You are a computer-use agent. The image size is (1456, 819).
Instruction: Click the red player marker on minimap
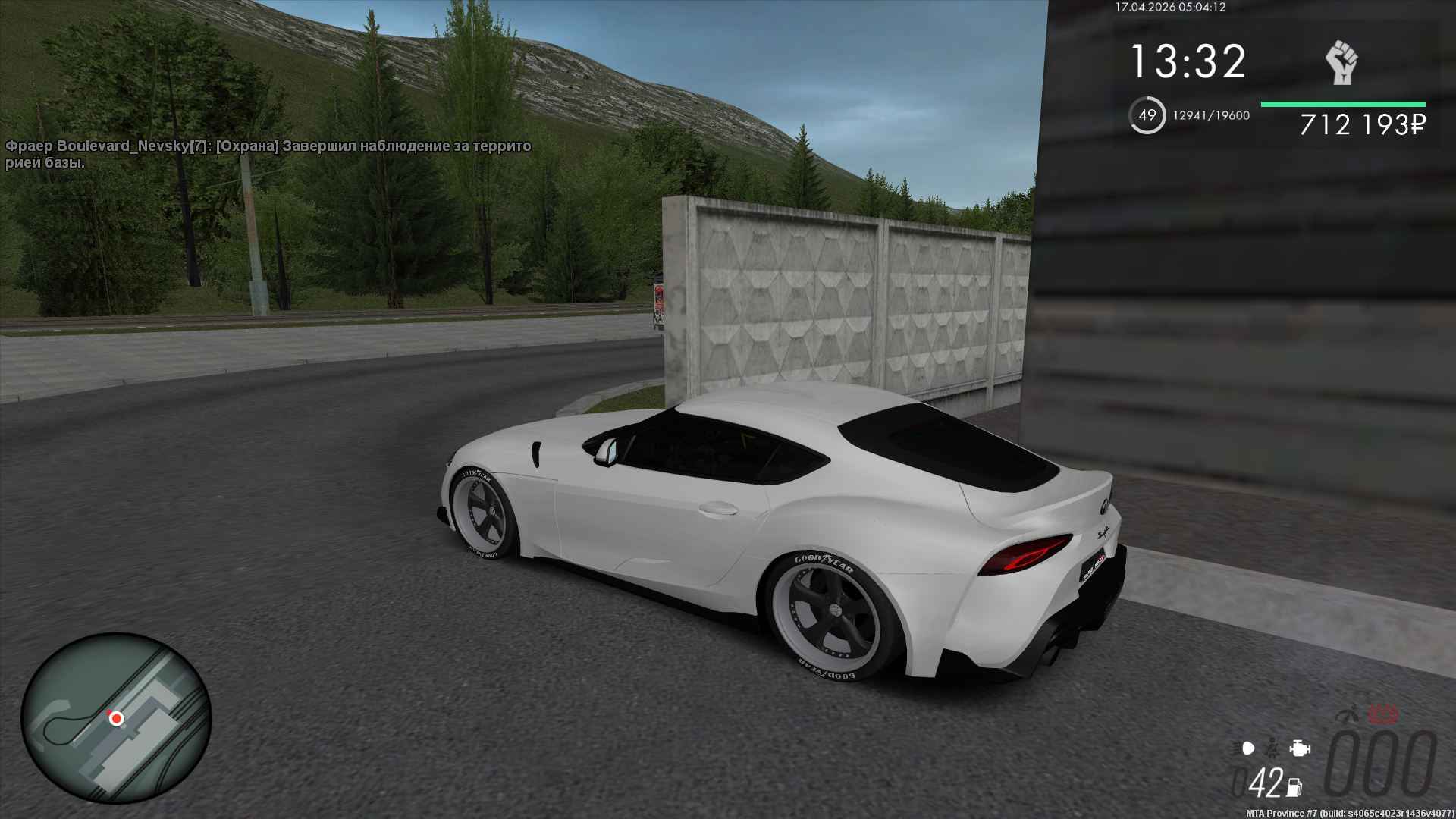(x=116, y=717)
